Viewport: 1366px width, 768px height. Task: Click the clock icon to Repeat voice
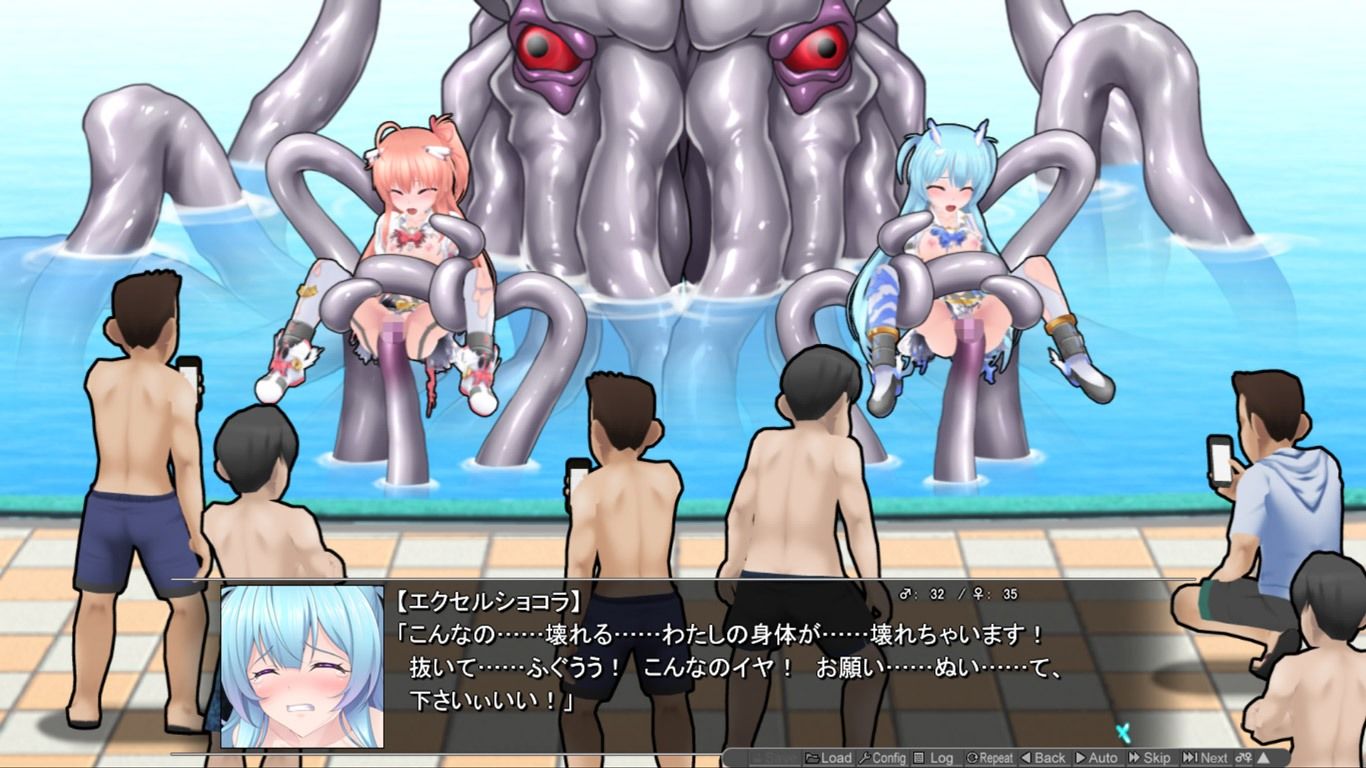(975, 758)
